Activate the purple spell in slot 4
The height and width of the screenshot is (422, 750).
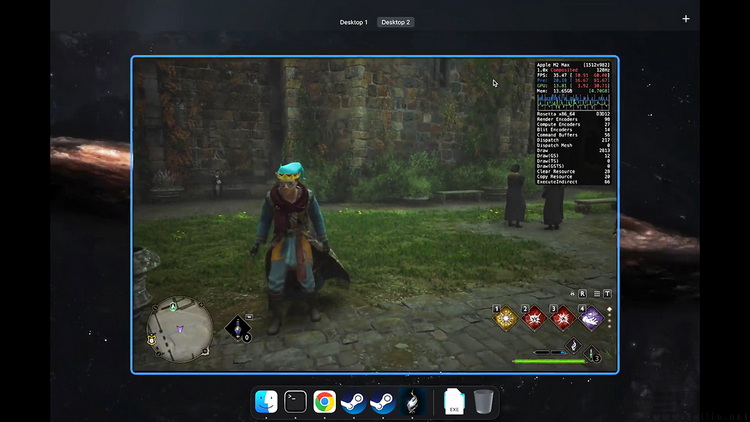(x=591, y=319)
